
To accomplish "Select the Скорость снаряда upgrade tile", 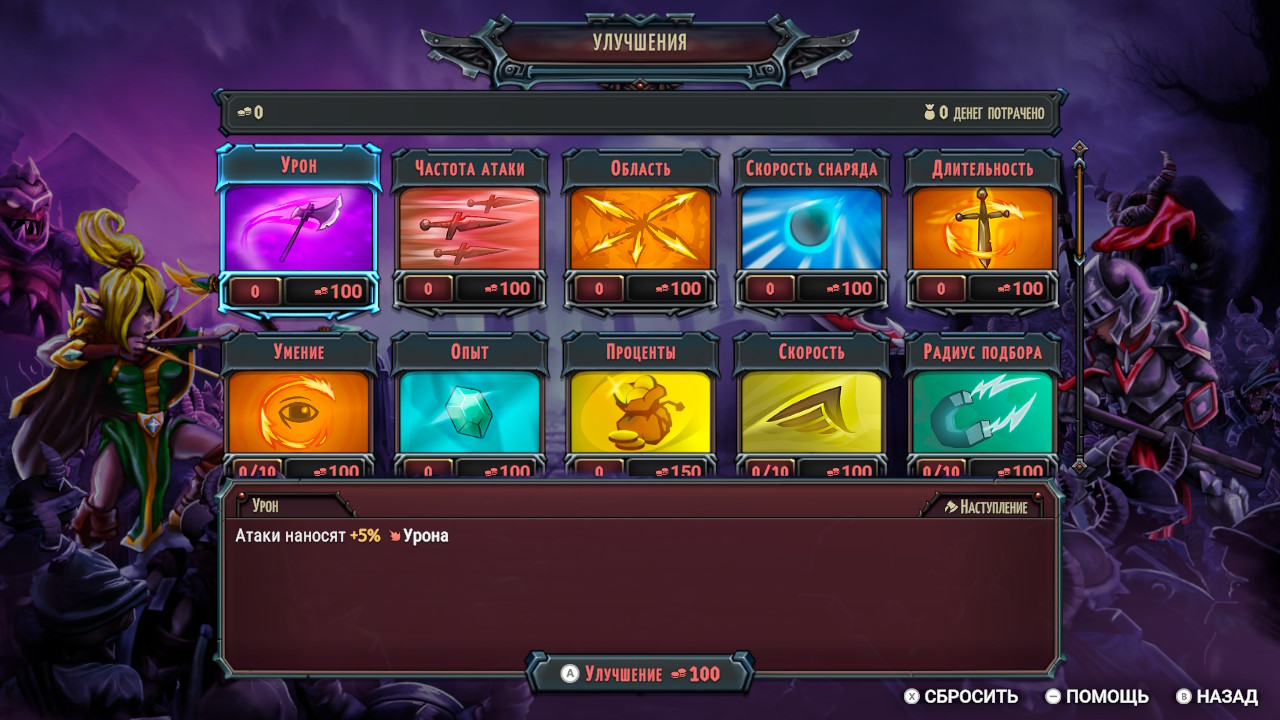I will (x=811, y=230).
